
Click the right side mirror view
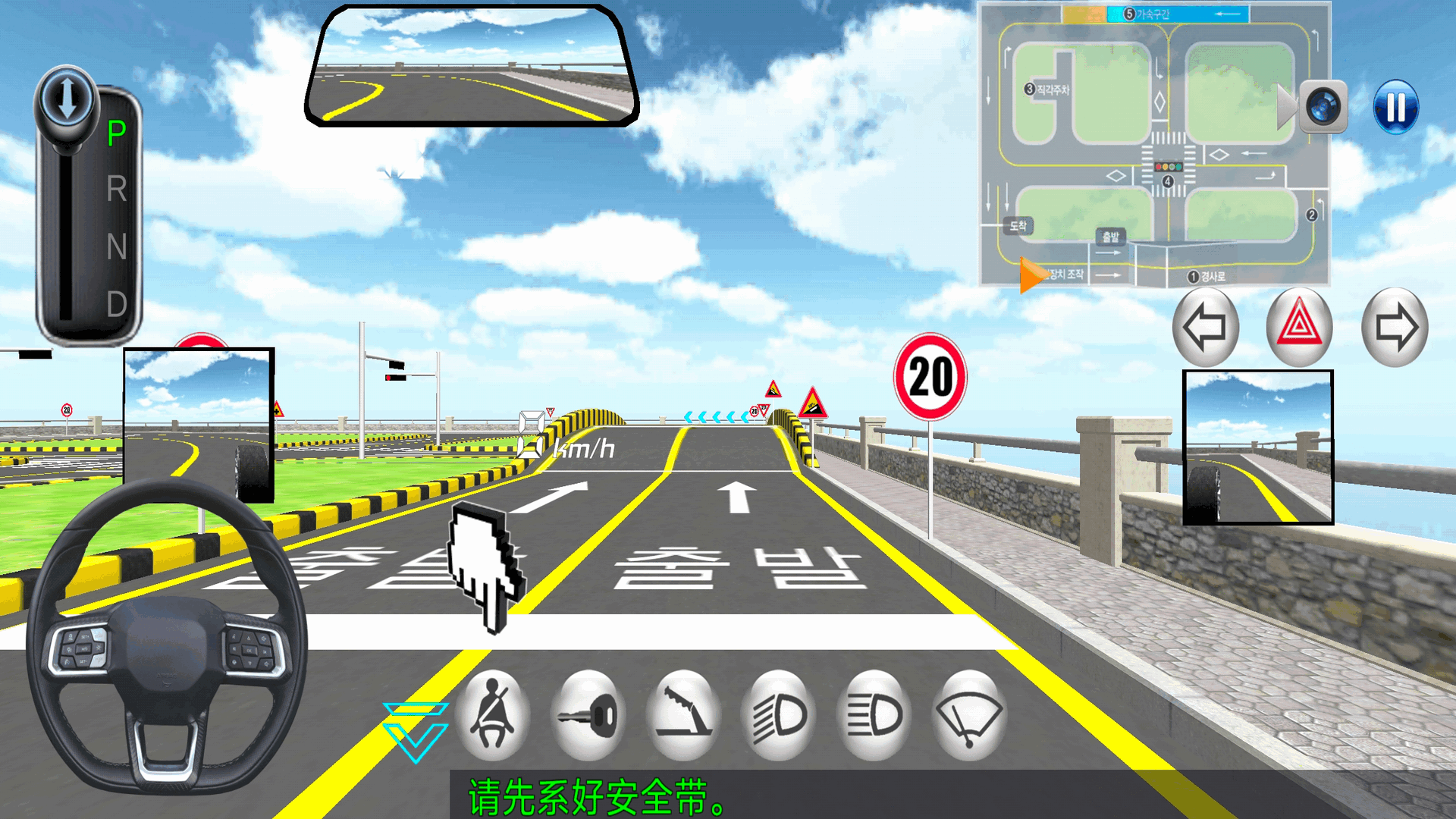[1258, 447]
